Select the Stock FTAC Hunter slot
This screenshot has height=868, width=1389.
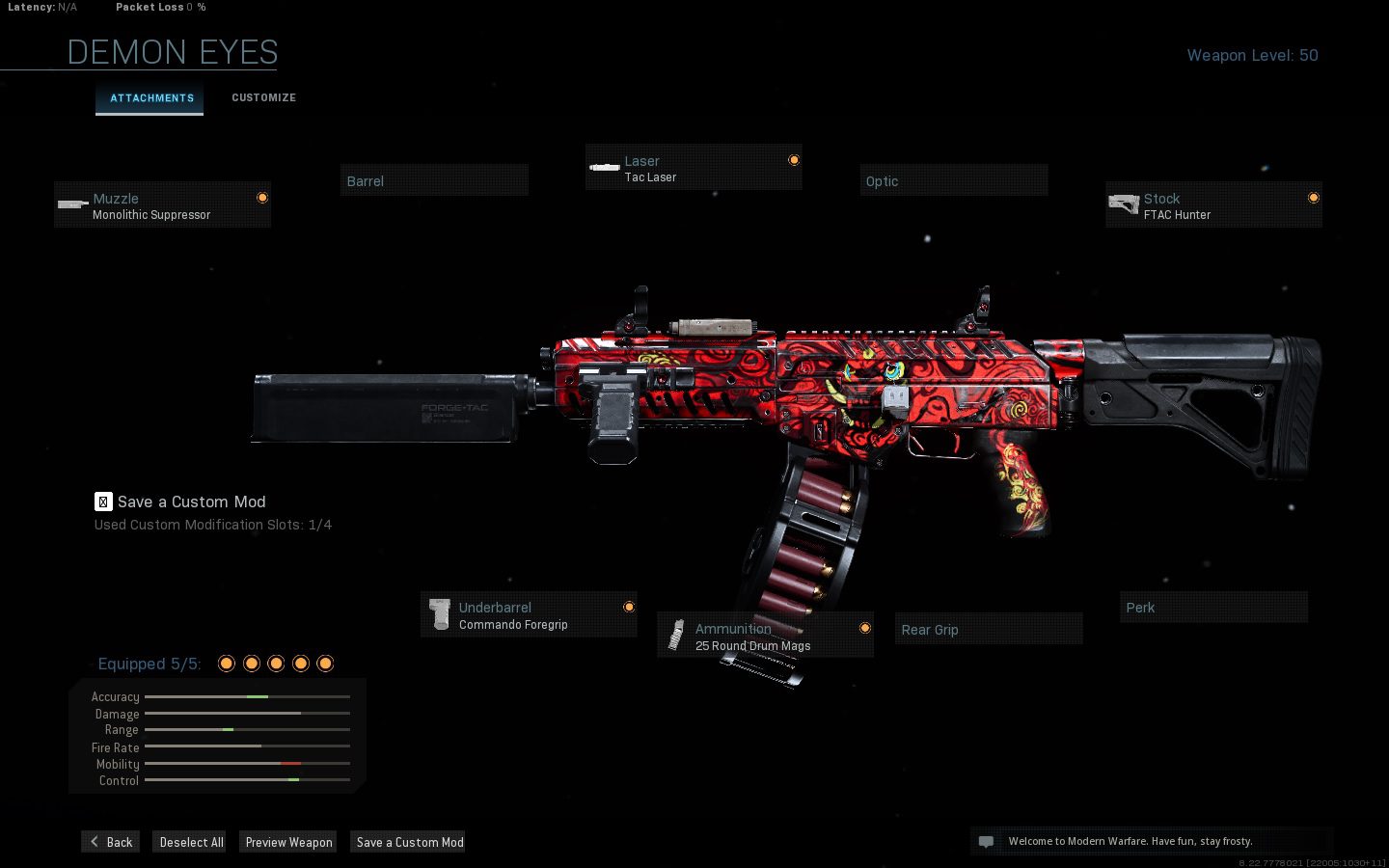(x=1212, y=205)
